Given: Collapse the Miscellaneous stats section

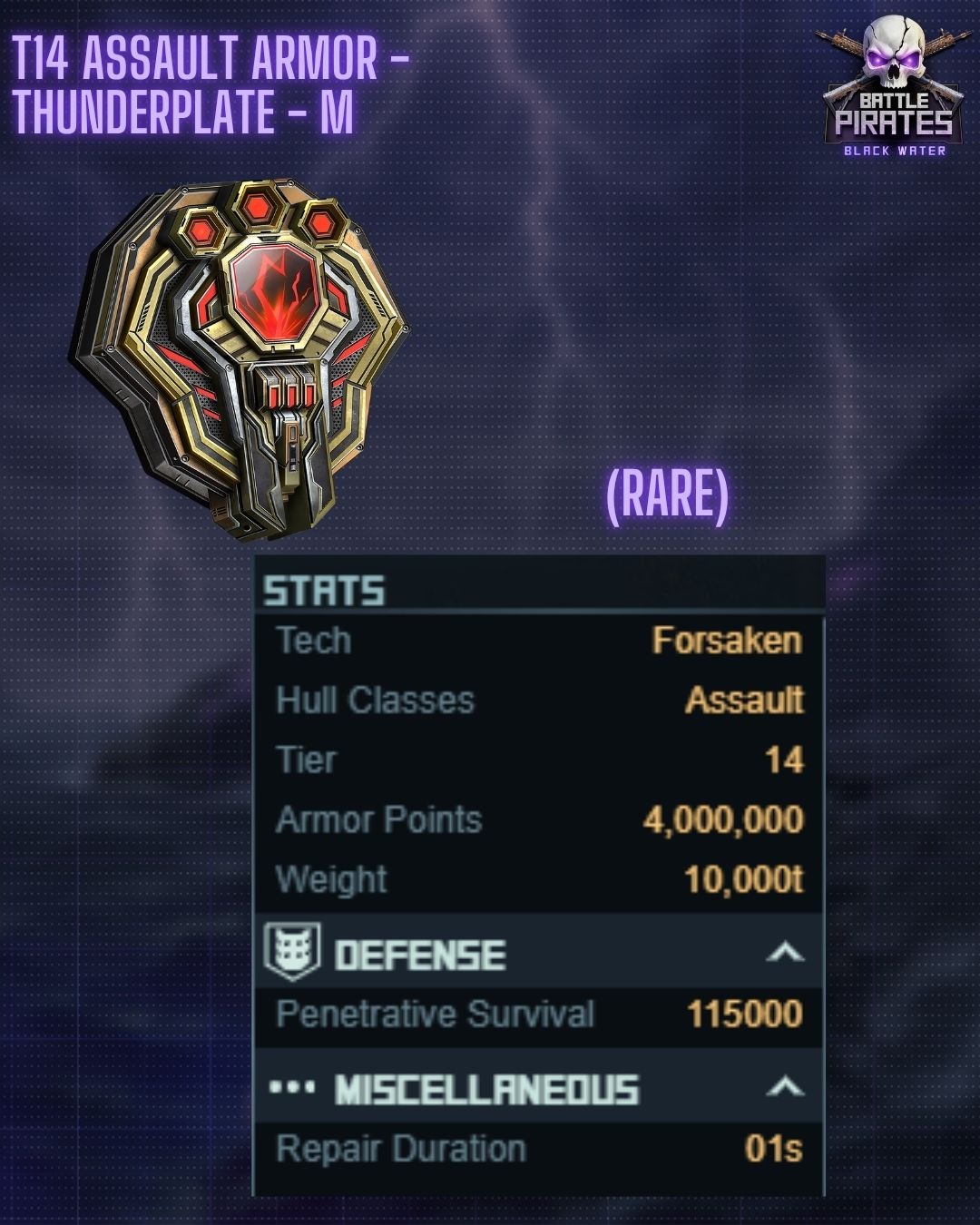Looking at the screenshot, I should (785, 1086).
